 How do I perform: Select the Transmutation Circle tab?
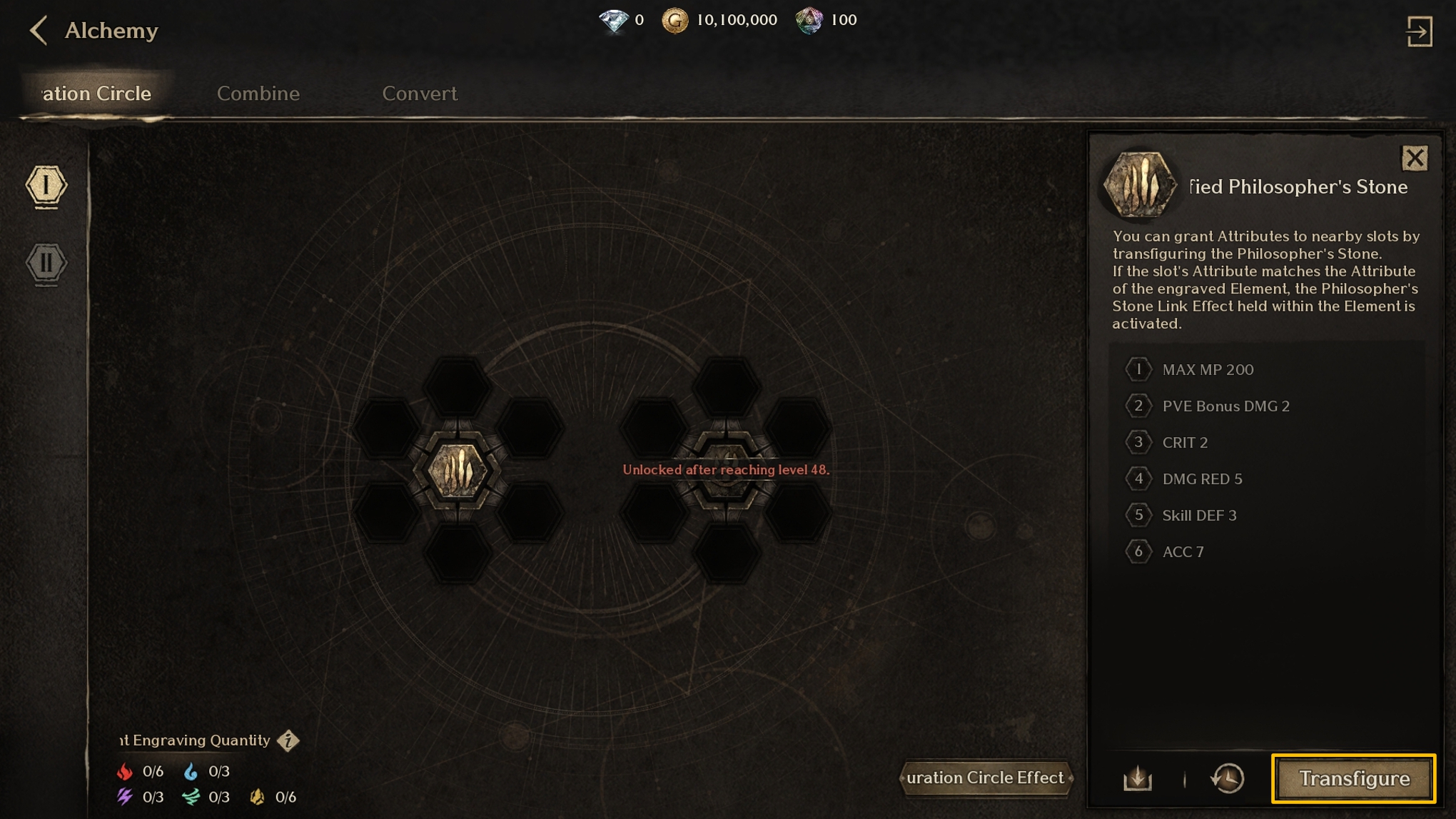coord(96,94)
